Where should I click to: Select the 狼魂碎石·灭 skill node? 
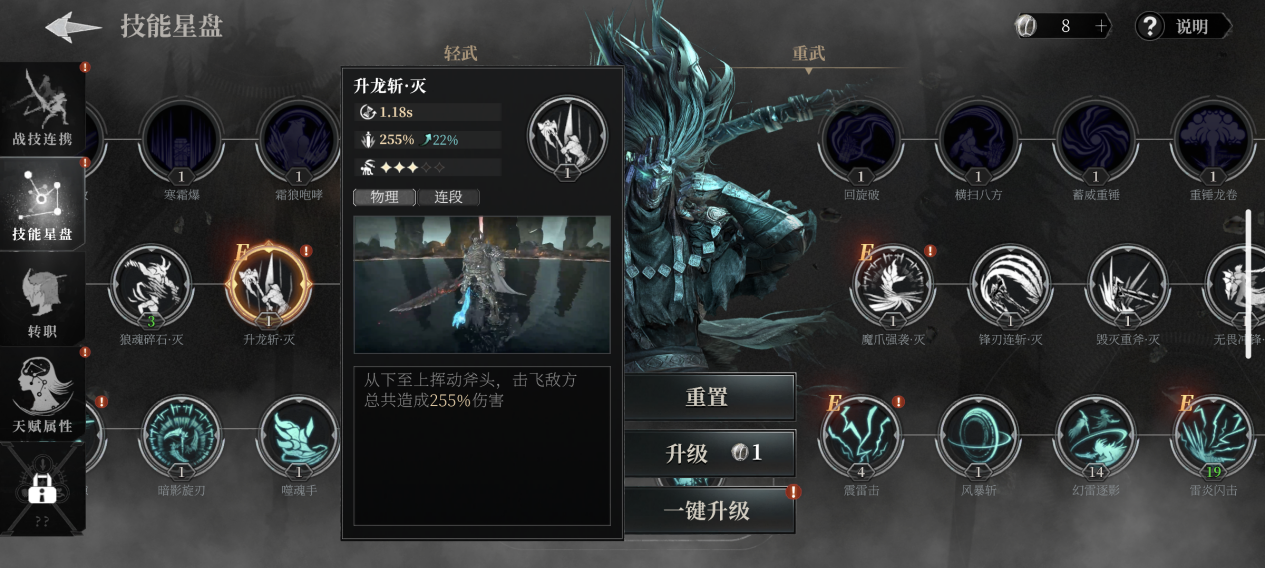(151, 286)
